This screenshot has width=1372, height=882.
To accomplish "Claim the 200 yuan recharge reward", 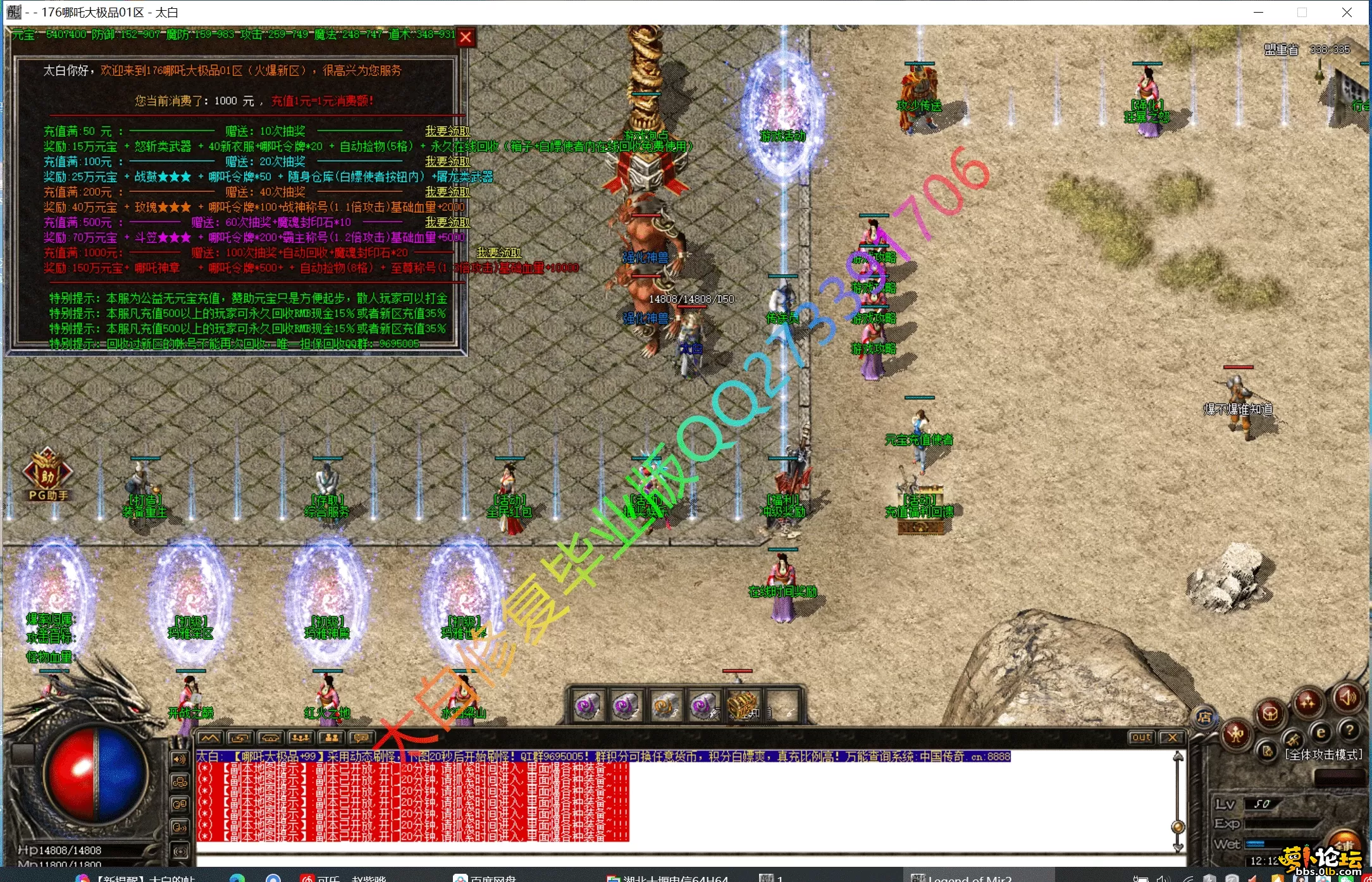I will click(x=447, y=192).
